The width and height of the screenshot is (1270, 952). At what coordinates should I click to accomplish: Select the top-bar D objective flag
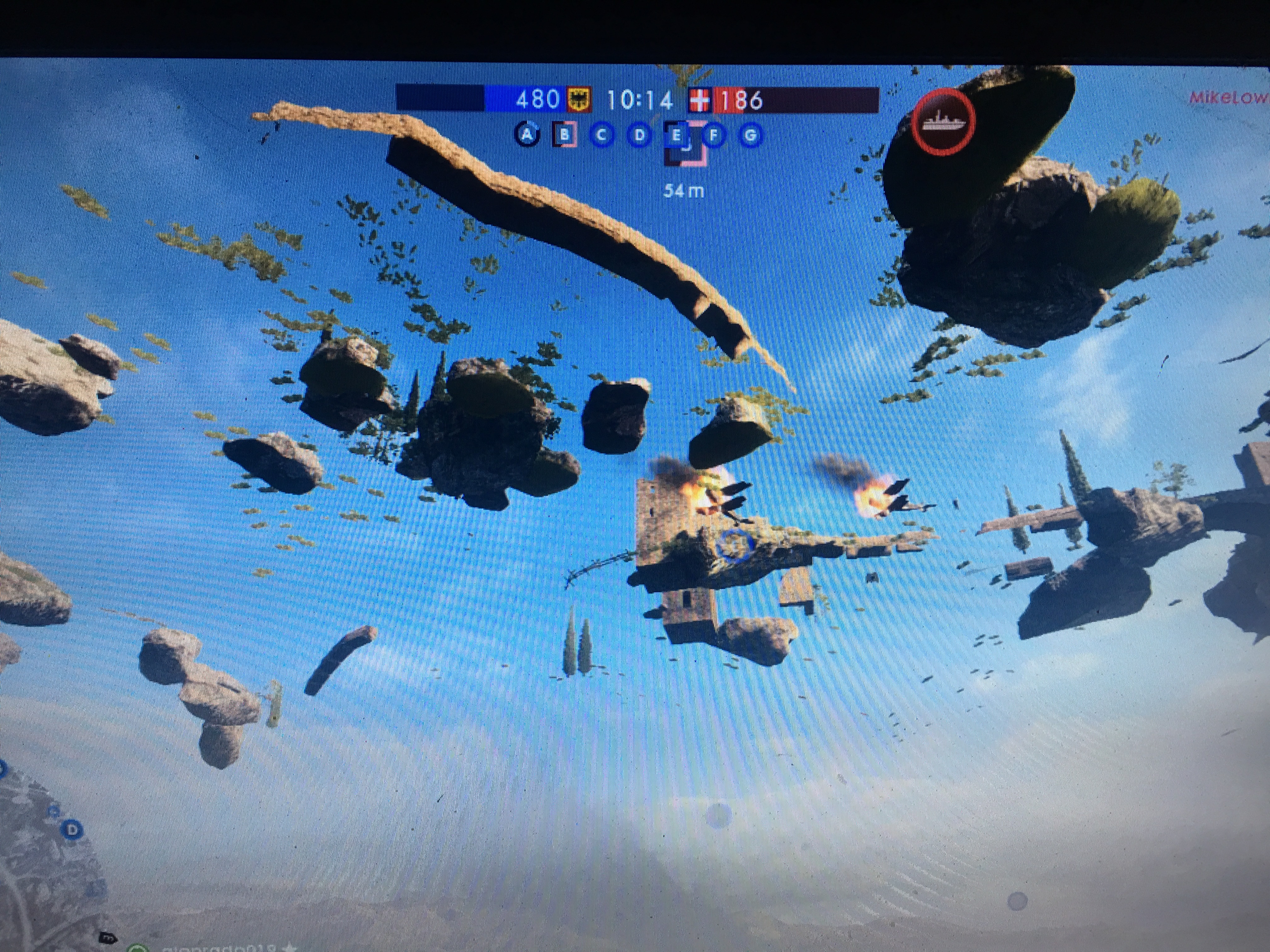tap(639, 136)
